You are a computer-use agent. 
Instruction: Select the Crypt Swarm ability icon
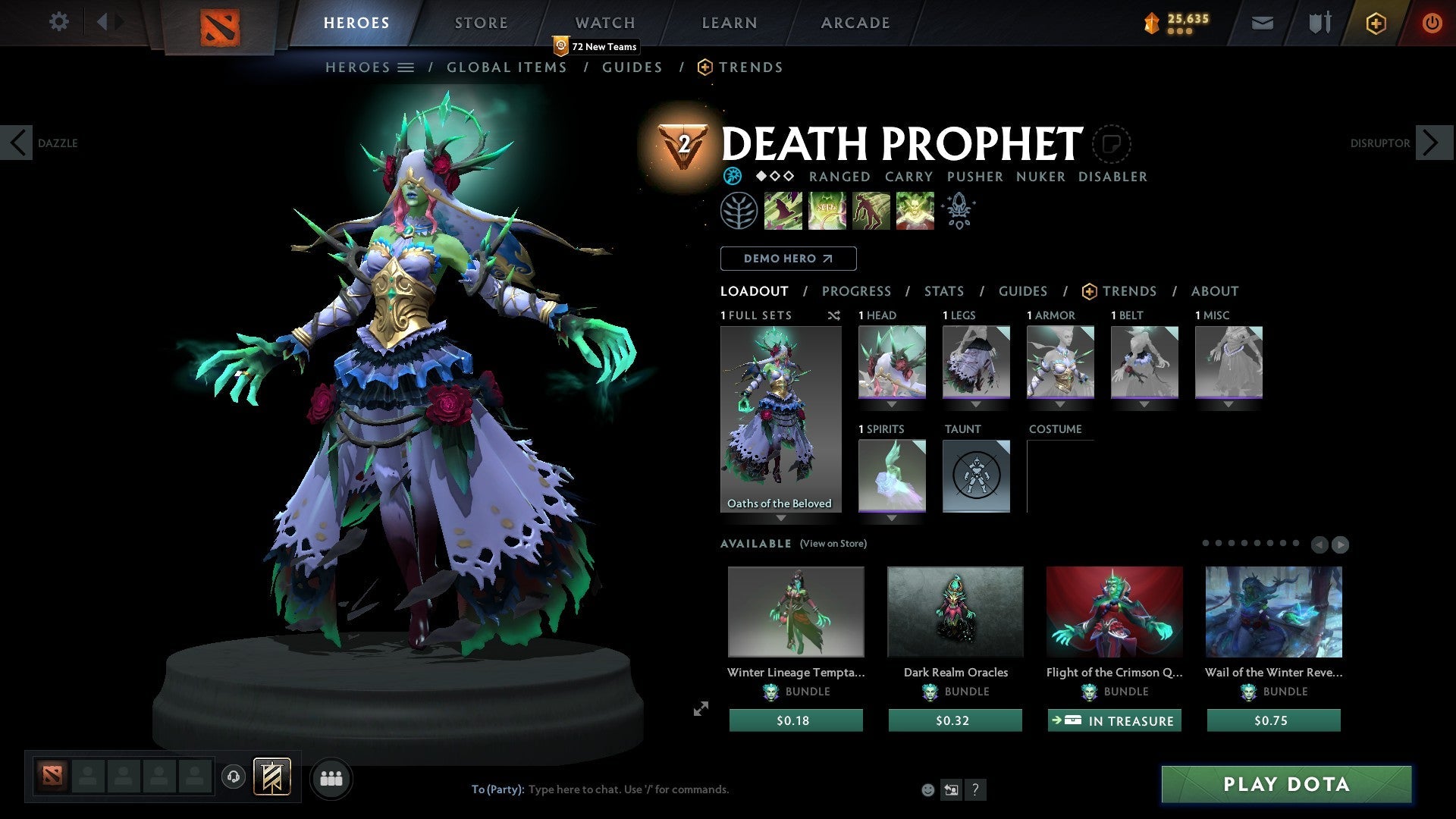[x=782, y=210]
